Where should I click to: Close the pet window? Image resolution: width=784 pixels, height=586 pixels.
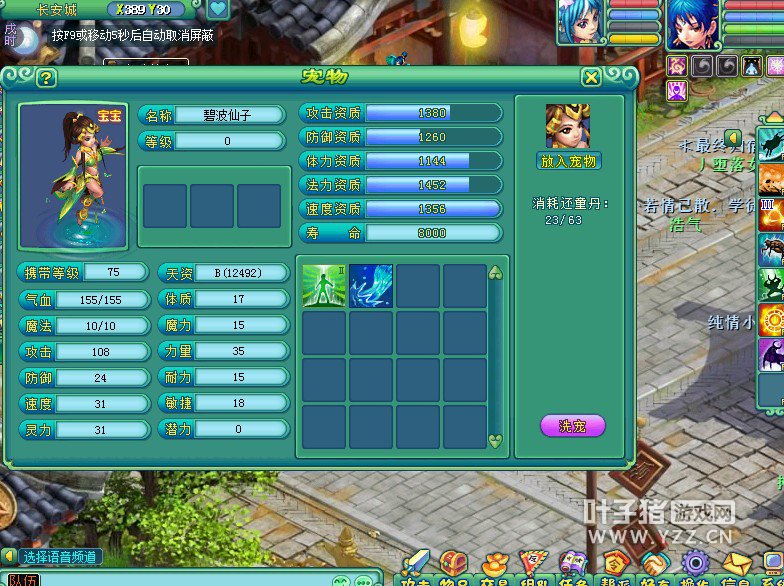(592, 78)
